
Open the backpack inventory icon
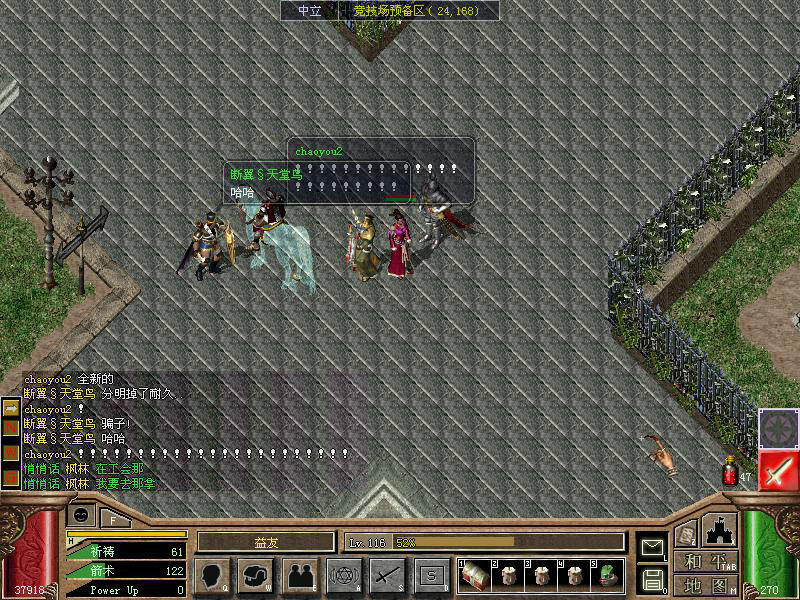click(256, 574)
